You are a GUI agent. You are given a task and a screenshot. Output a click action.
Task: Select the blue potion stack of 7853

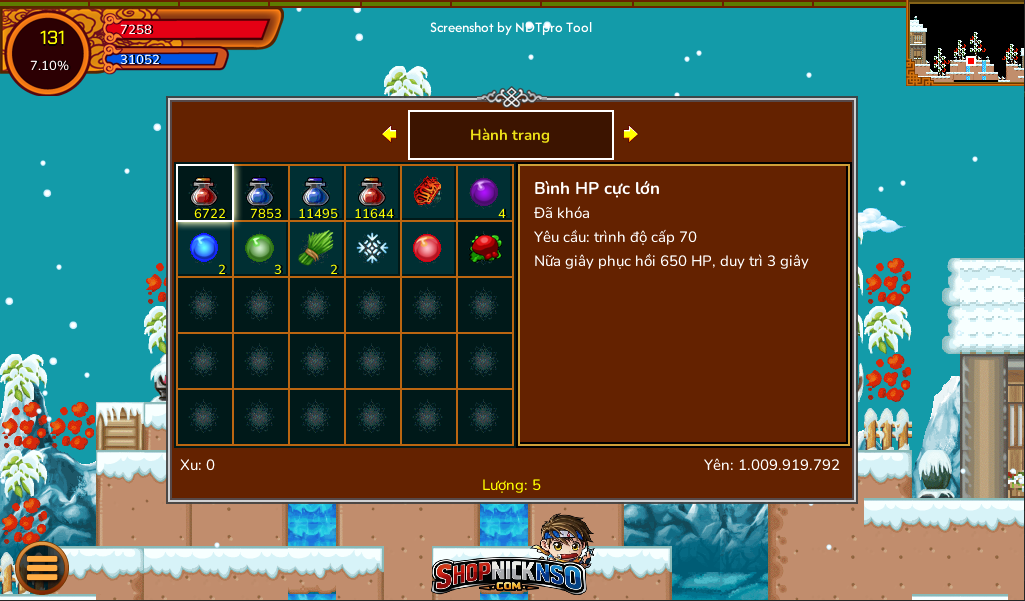click(x=261, y=192)
